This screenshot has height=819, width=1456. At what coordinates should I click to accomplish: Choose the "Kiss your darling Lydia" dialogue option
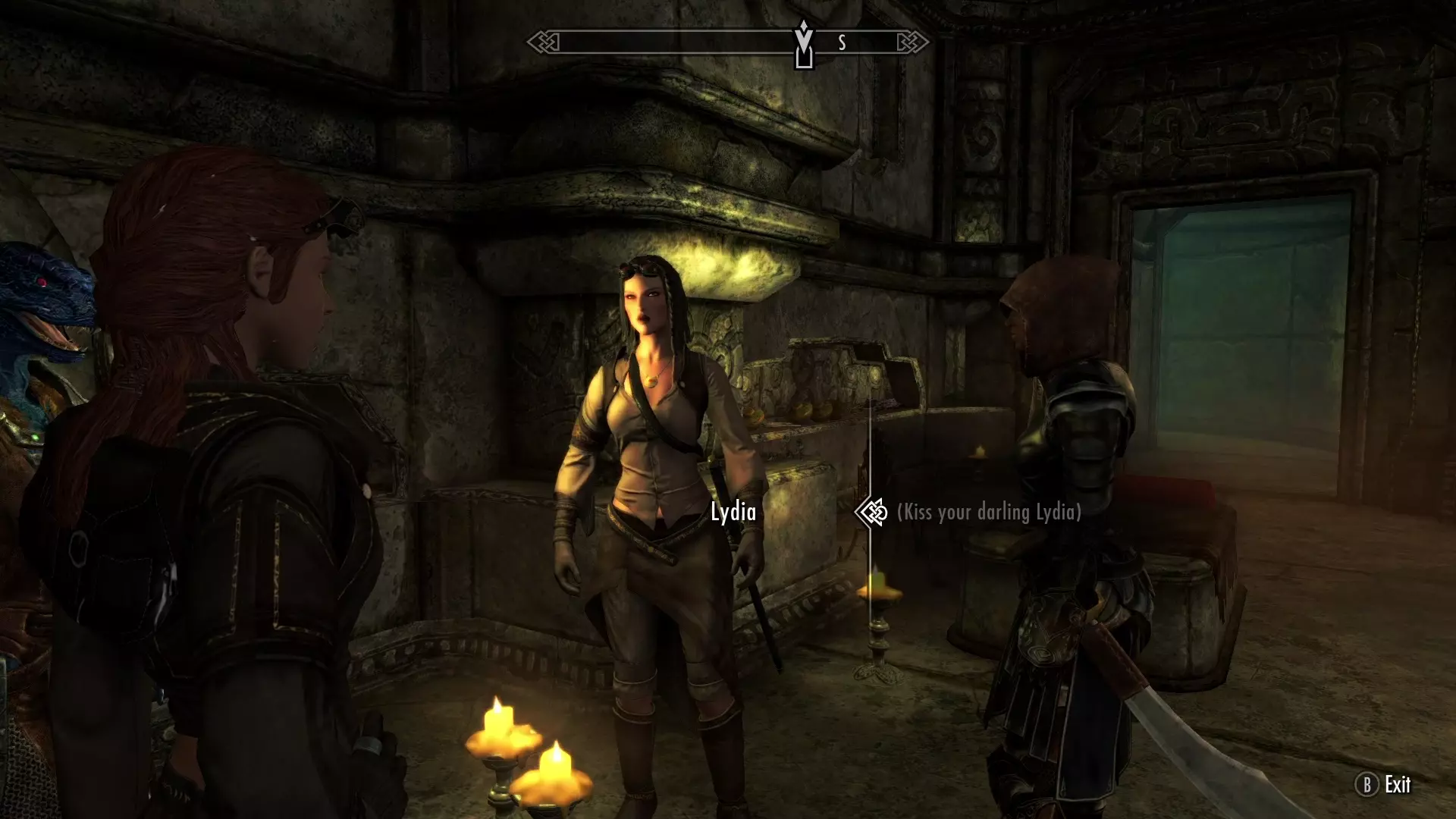(x=988, y=513)
